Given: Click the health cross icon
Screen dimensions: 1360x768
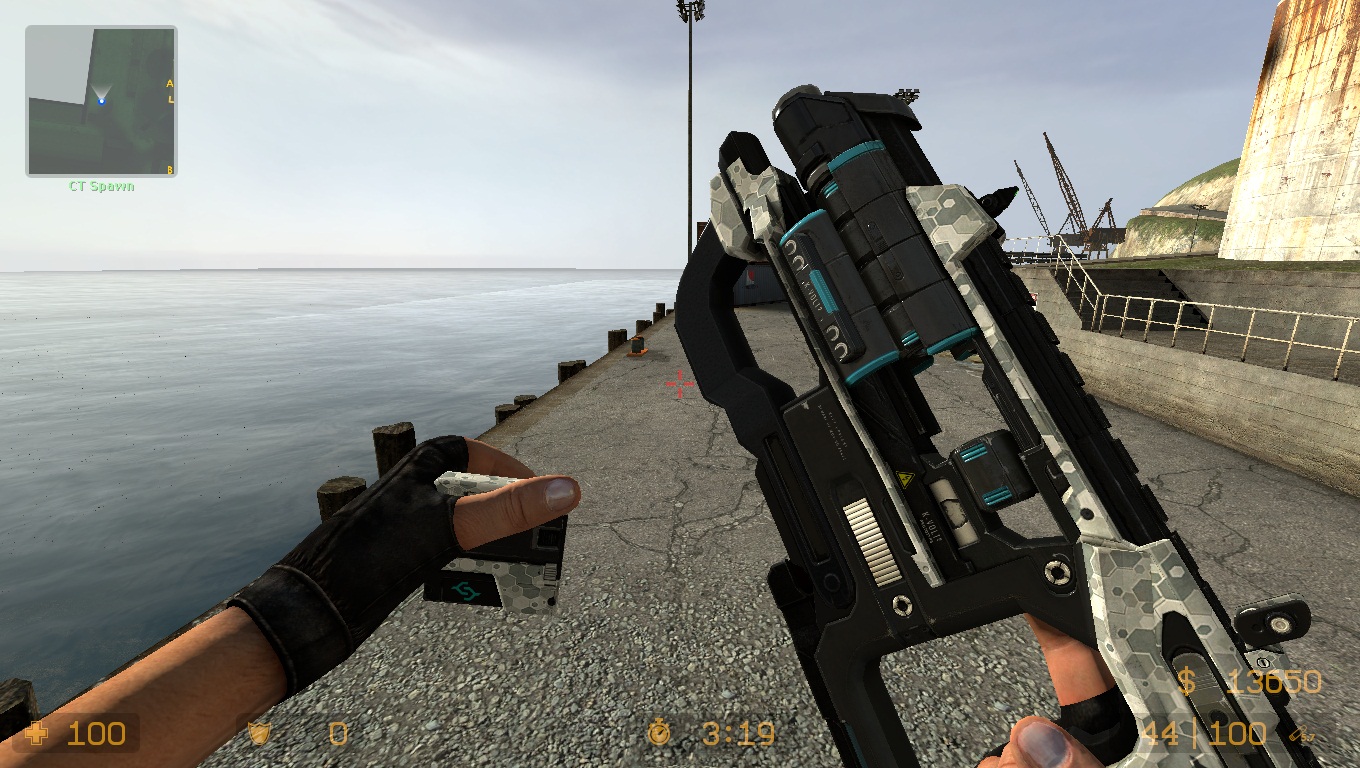Looking at the screenshot, I should (x=36, y=734).
